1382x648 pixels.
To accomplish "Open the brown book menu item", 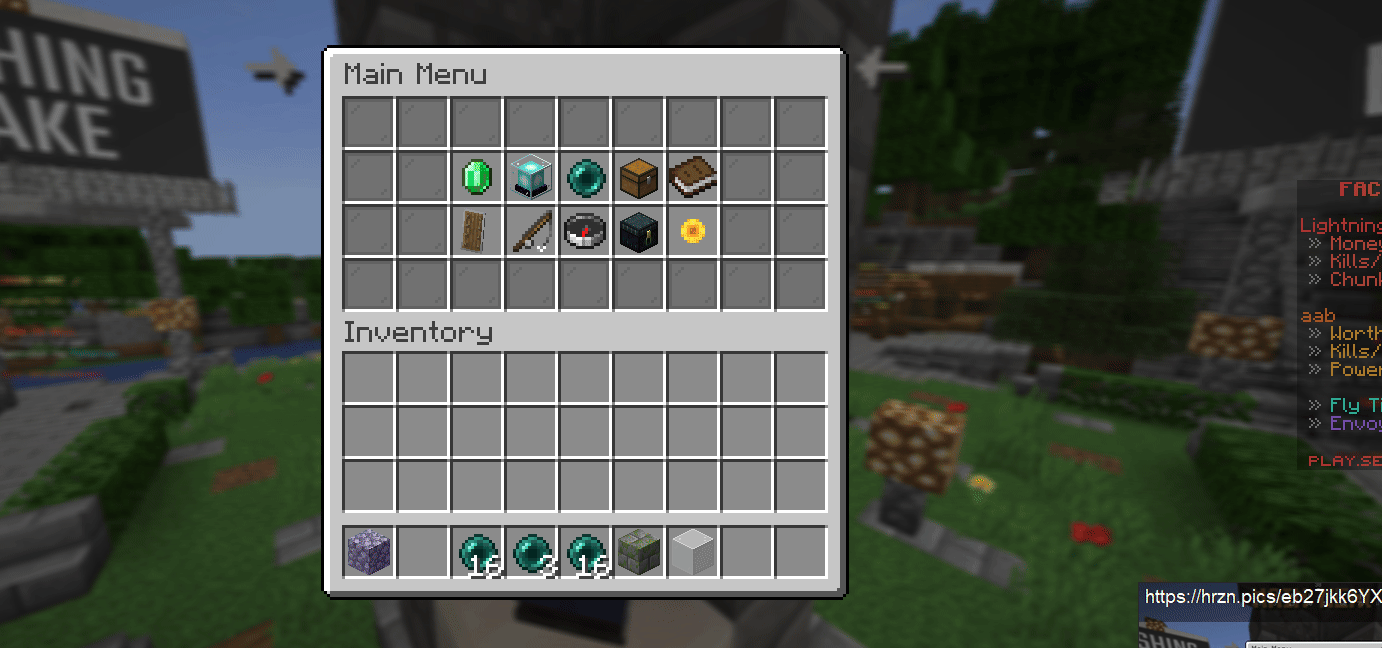I will pos(692,177).
